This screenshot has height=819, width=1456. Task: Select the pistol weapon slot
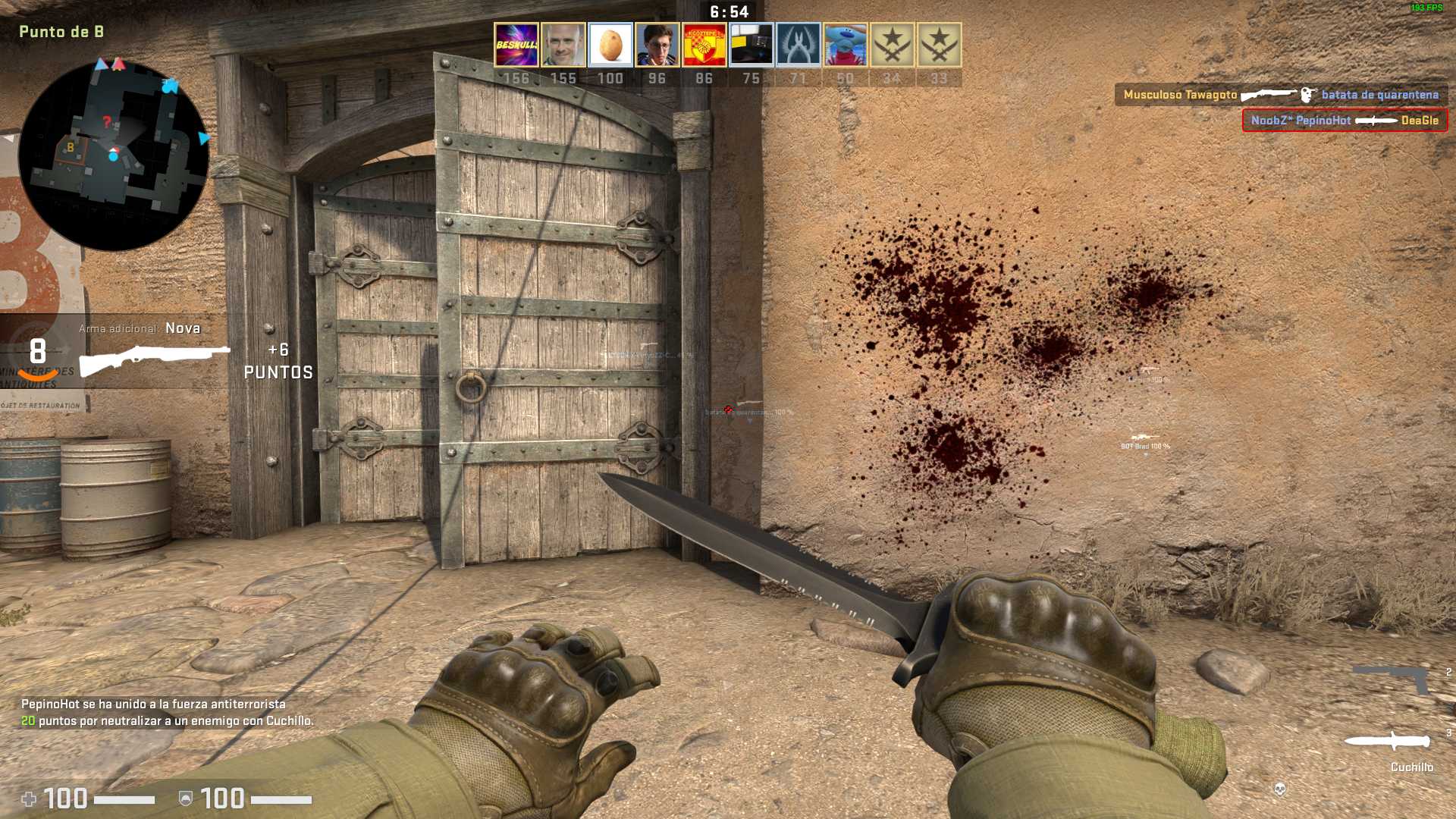point(1392,679)
